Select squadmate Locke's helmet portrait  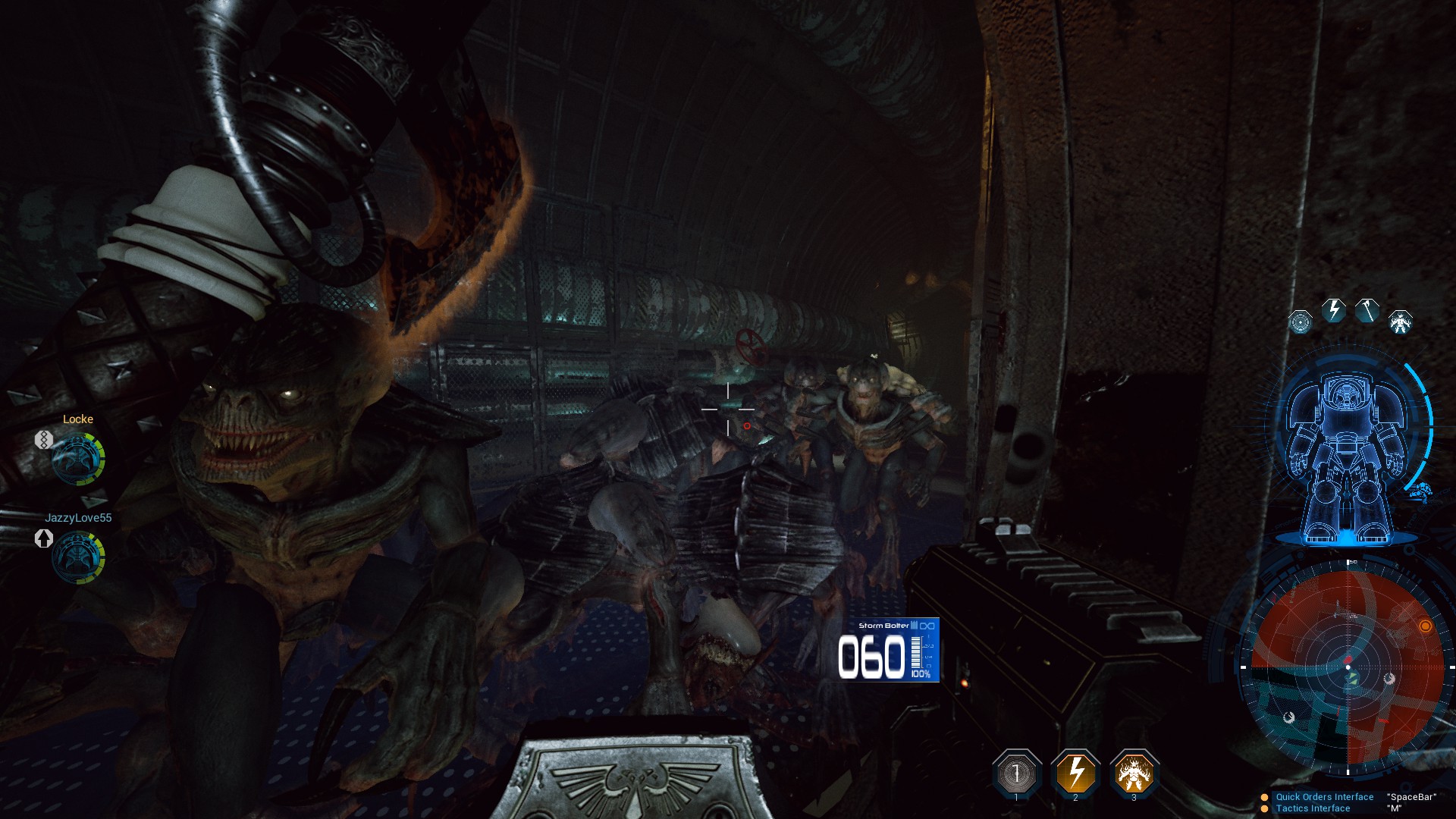point(78,459)
